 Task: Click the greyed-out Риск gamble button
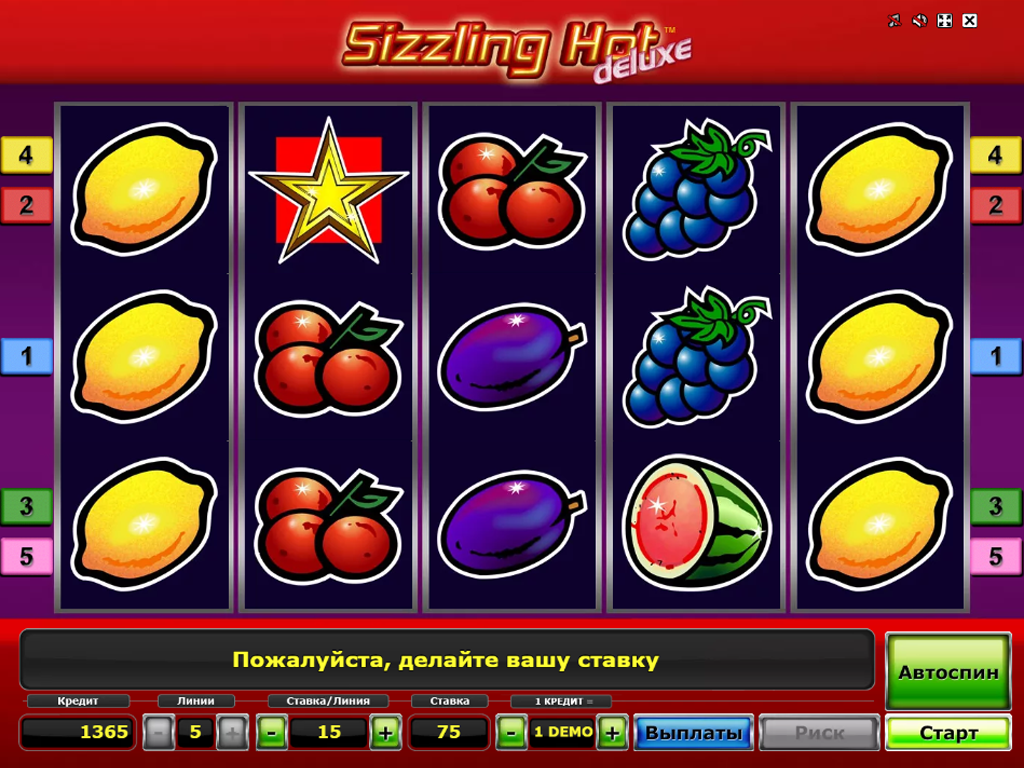coord(819,733)
